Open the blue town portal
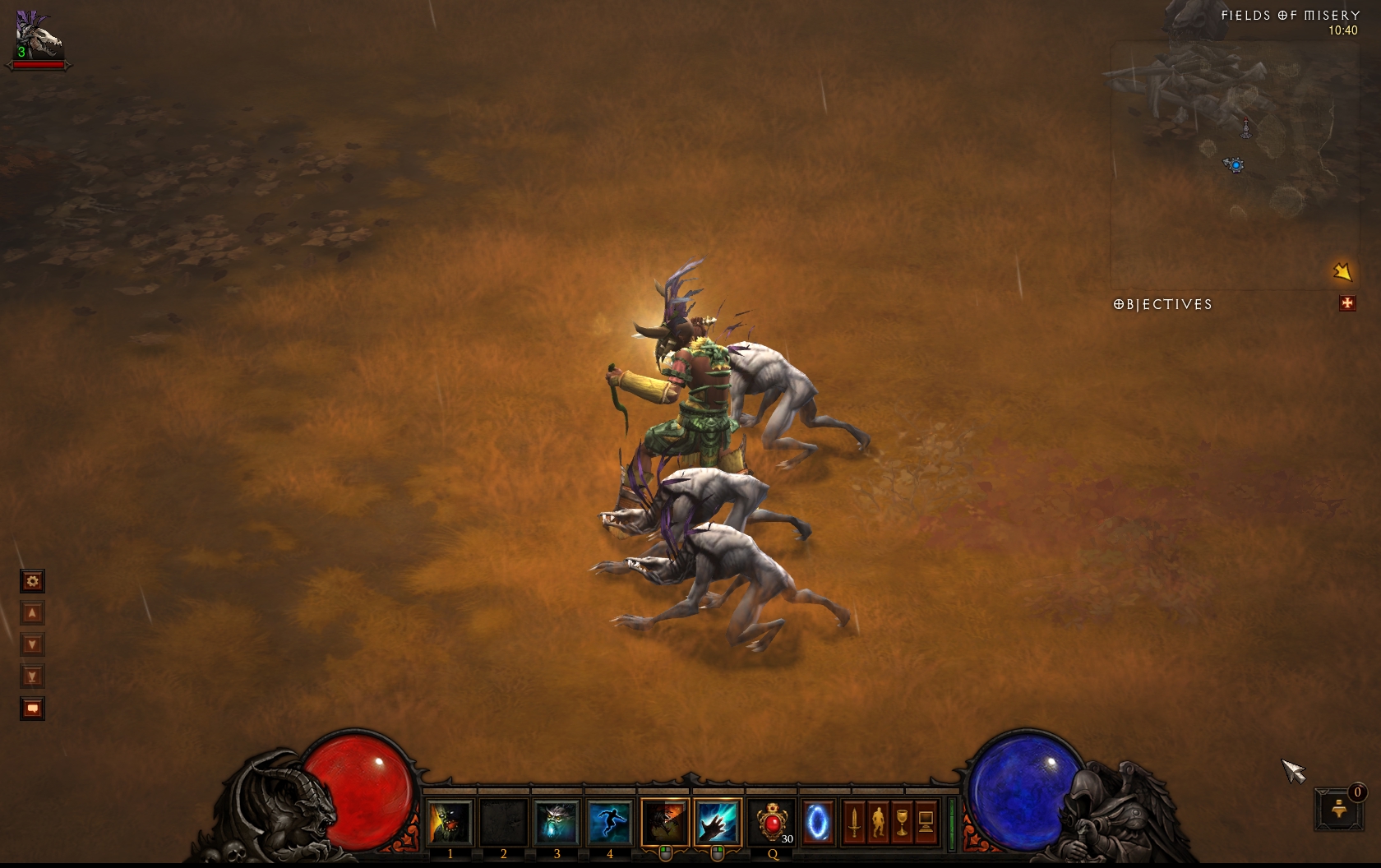 tap(818, 822)
